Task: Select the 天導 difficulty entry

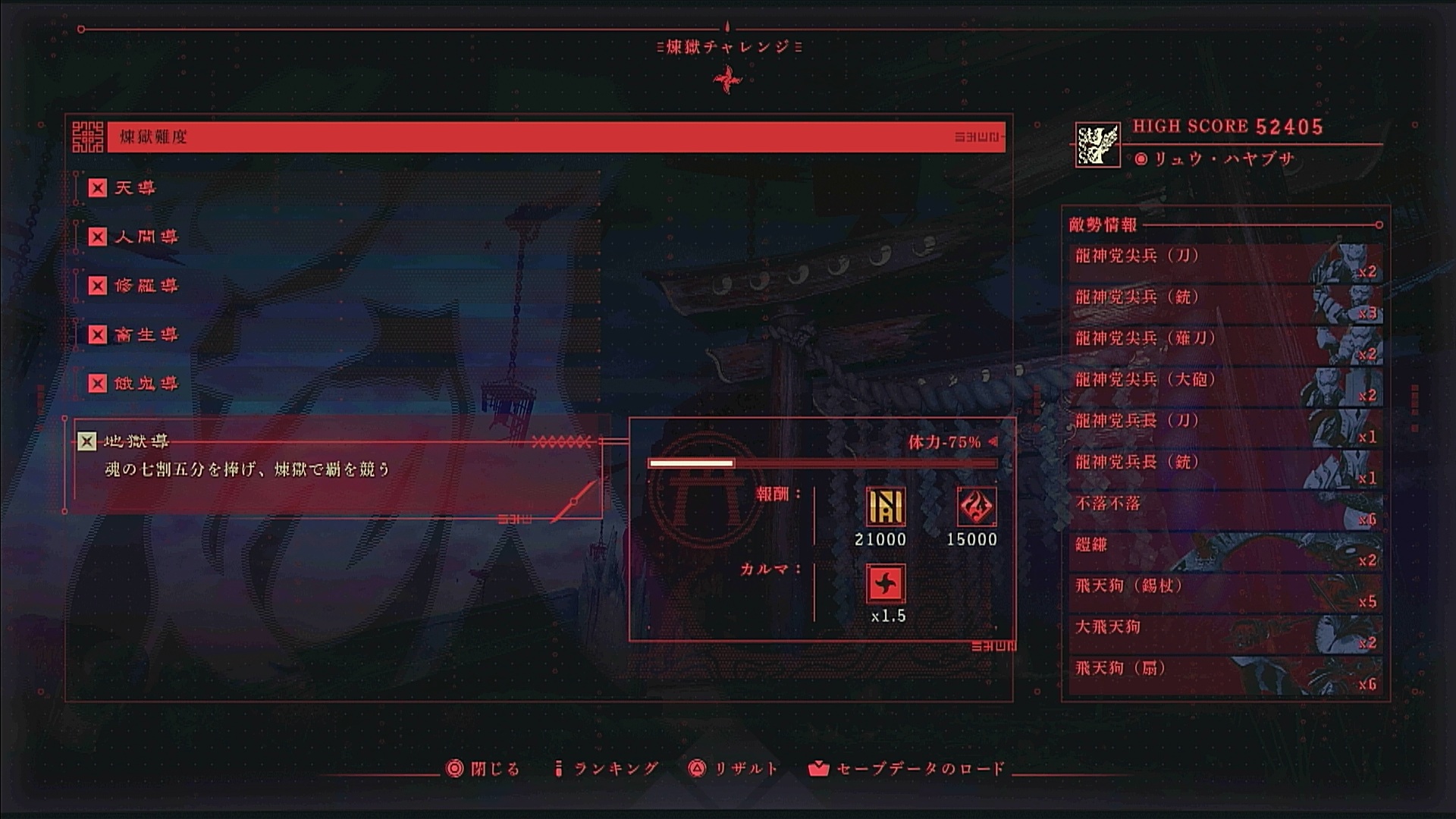Action: 135,188
